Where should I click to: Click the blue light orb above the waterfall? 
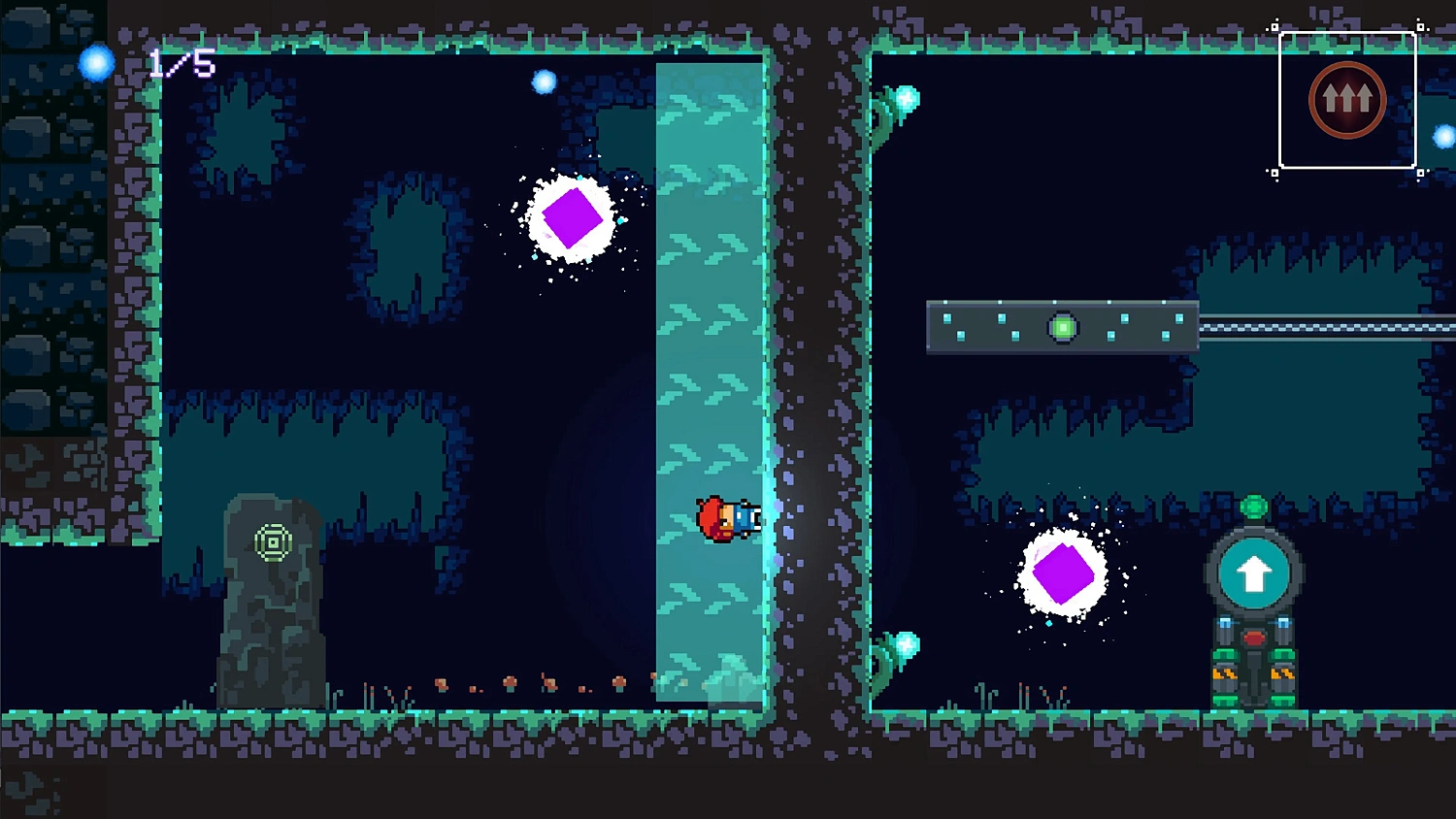point(544,82)
